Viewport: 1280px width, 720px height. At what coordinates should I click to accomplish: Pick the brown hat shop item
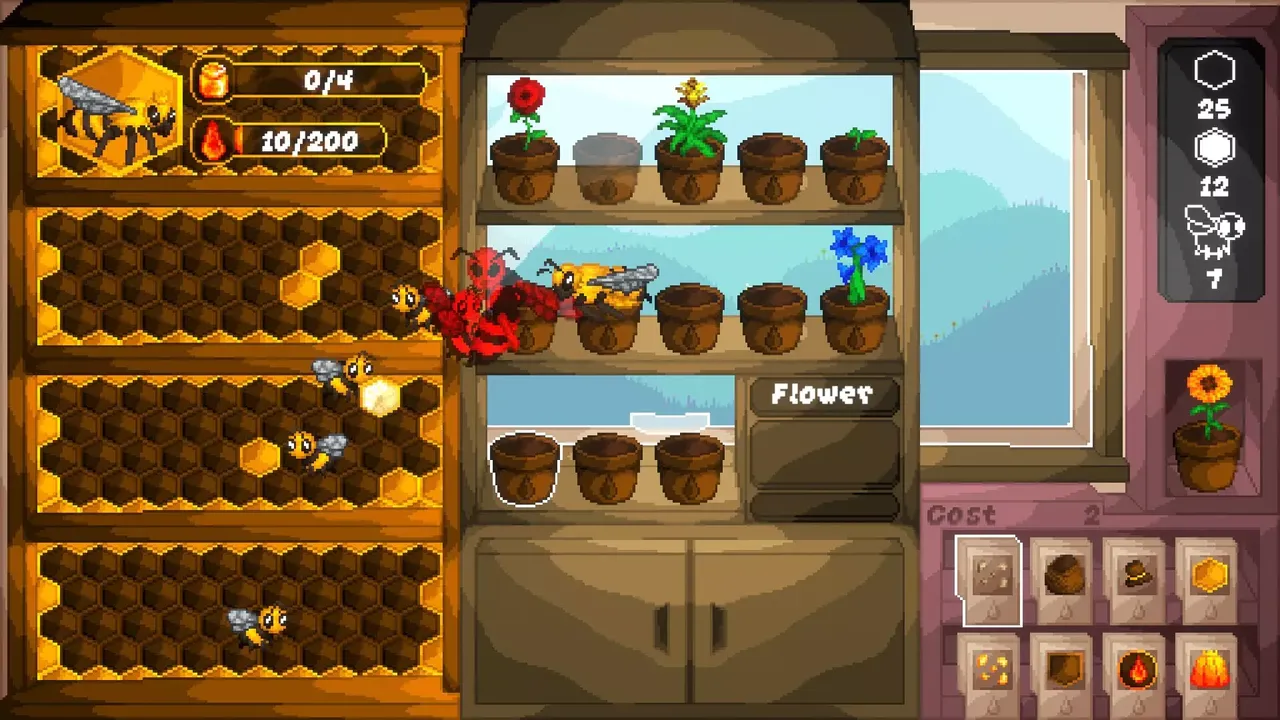(1136, 580)
